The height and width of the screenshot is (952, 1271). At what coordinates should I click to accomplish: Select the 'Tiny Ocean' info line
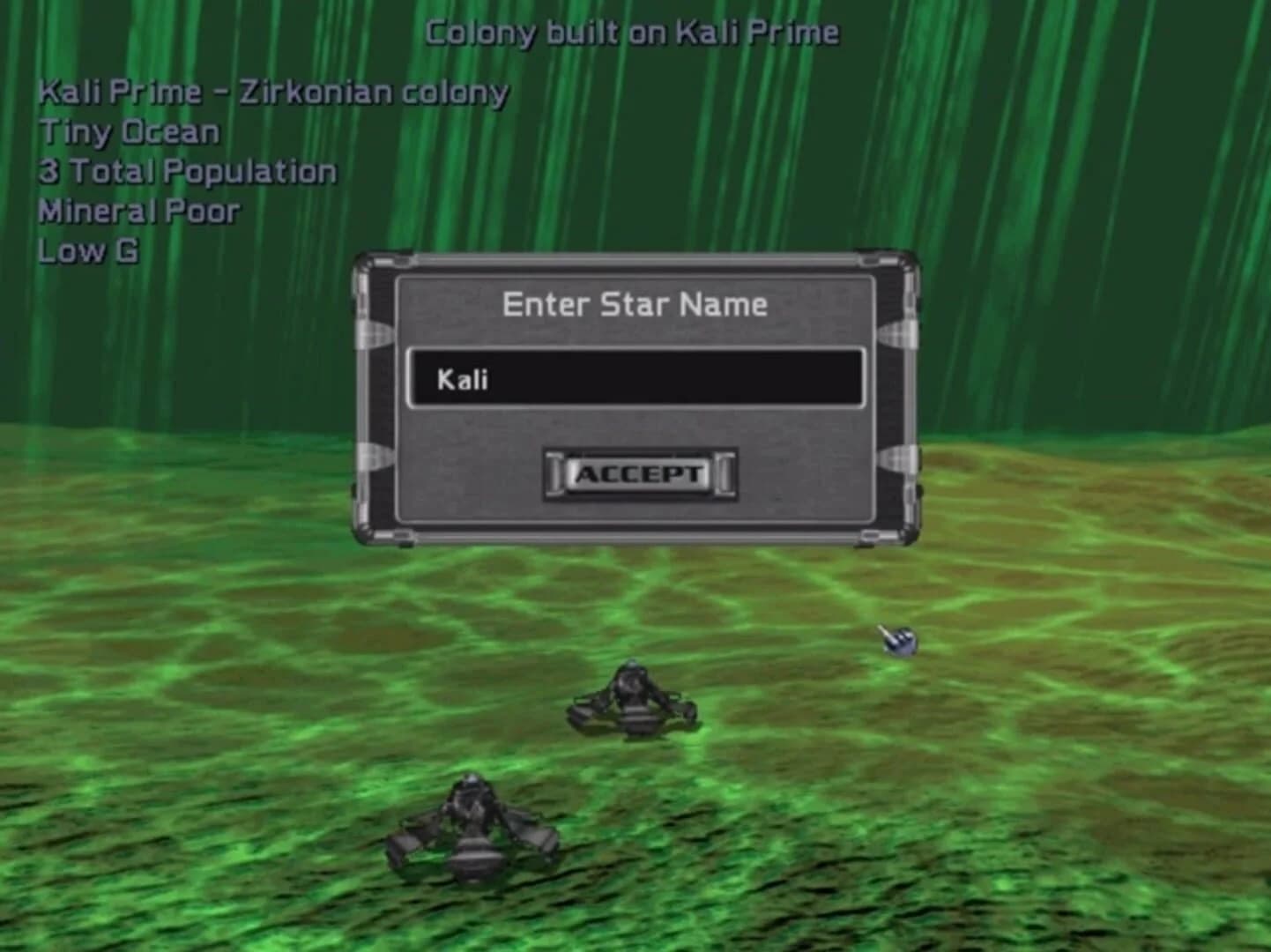(x=129, y=131)
